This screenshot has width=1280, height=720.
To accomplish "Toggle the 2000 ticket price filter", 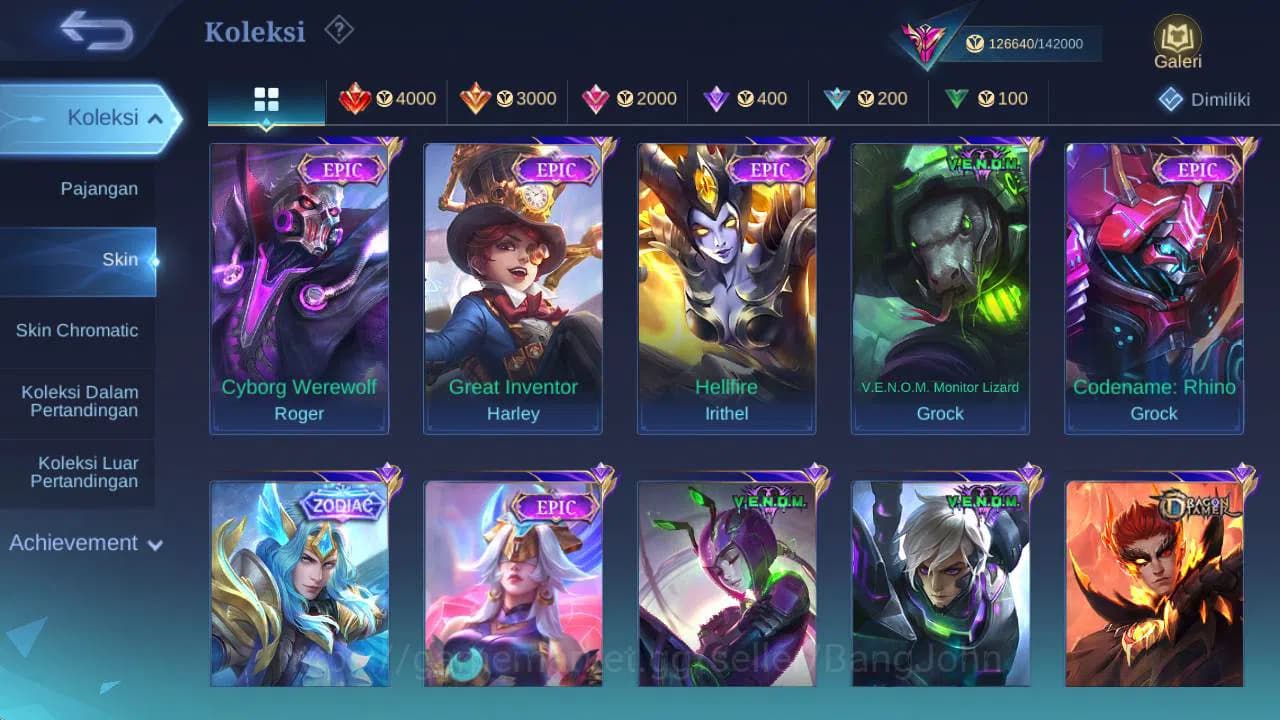I will 628,99.
